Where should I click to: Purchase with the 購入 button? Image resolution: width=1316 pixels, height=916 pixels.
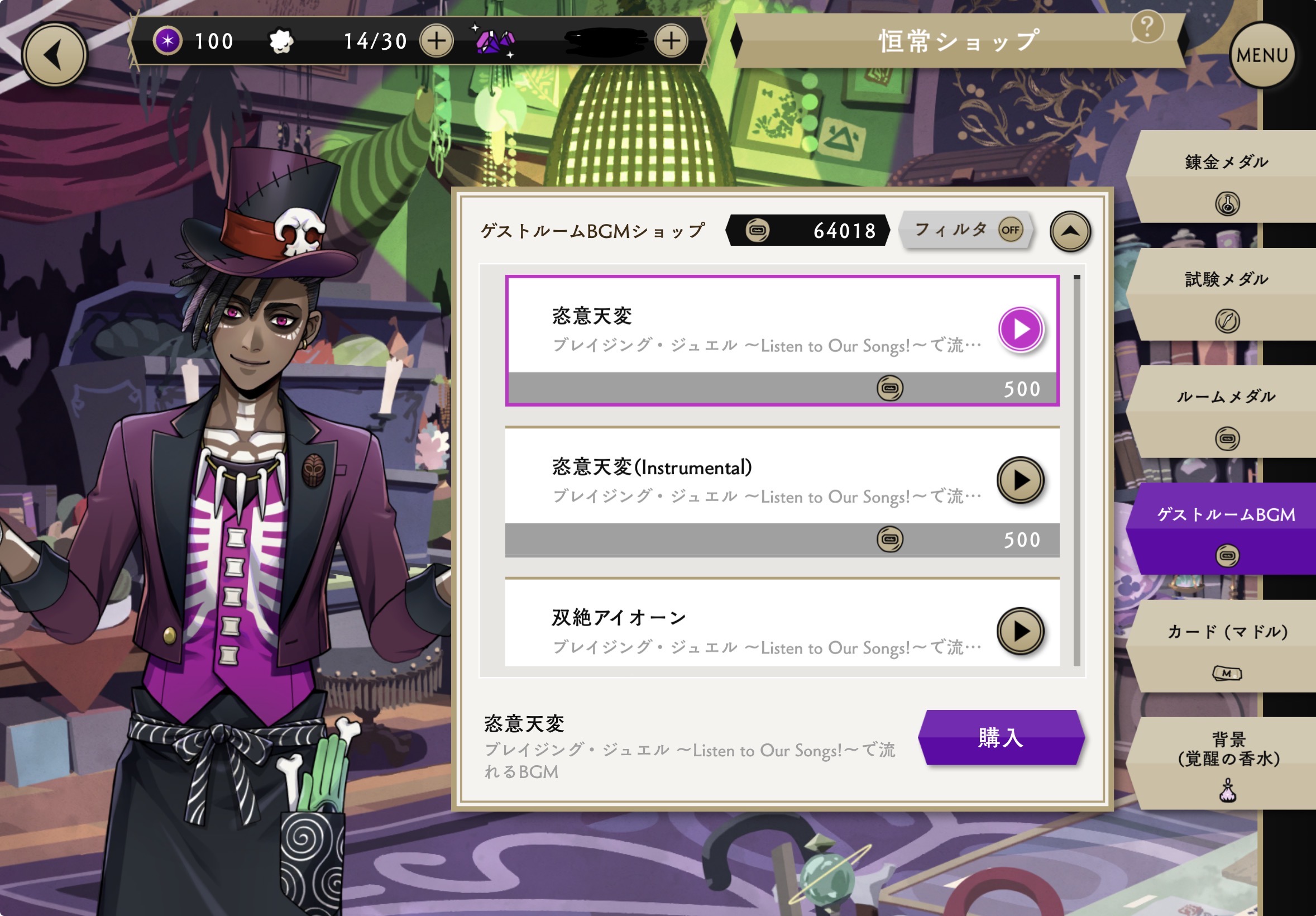(1001, 738)
